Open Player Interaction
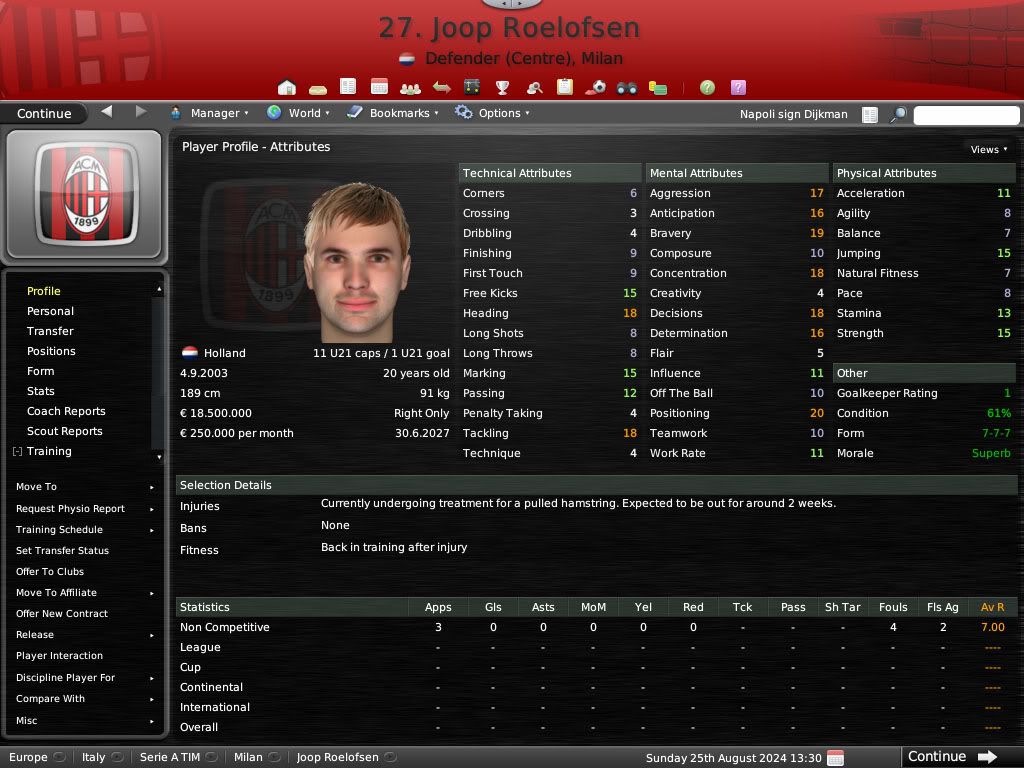This screenshot has width=1024, height=768. (59, 656)
